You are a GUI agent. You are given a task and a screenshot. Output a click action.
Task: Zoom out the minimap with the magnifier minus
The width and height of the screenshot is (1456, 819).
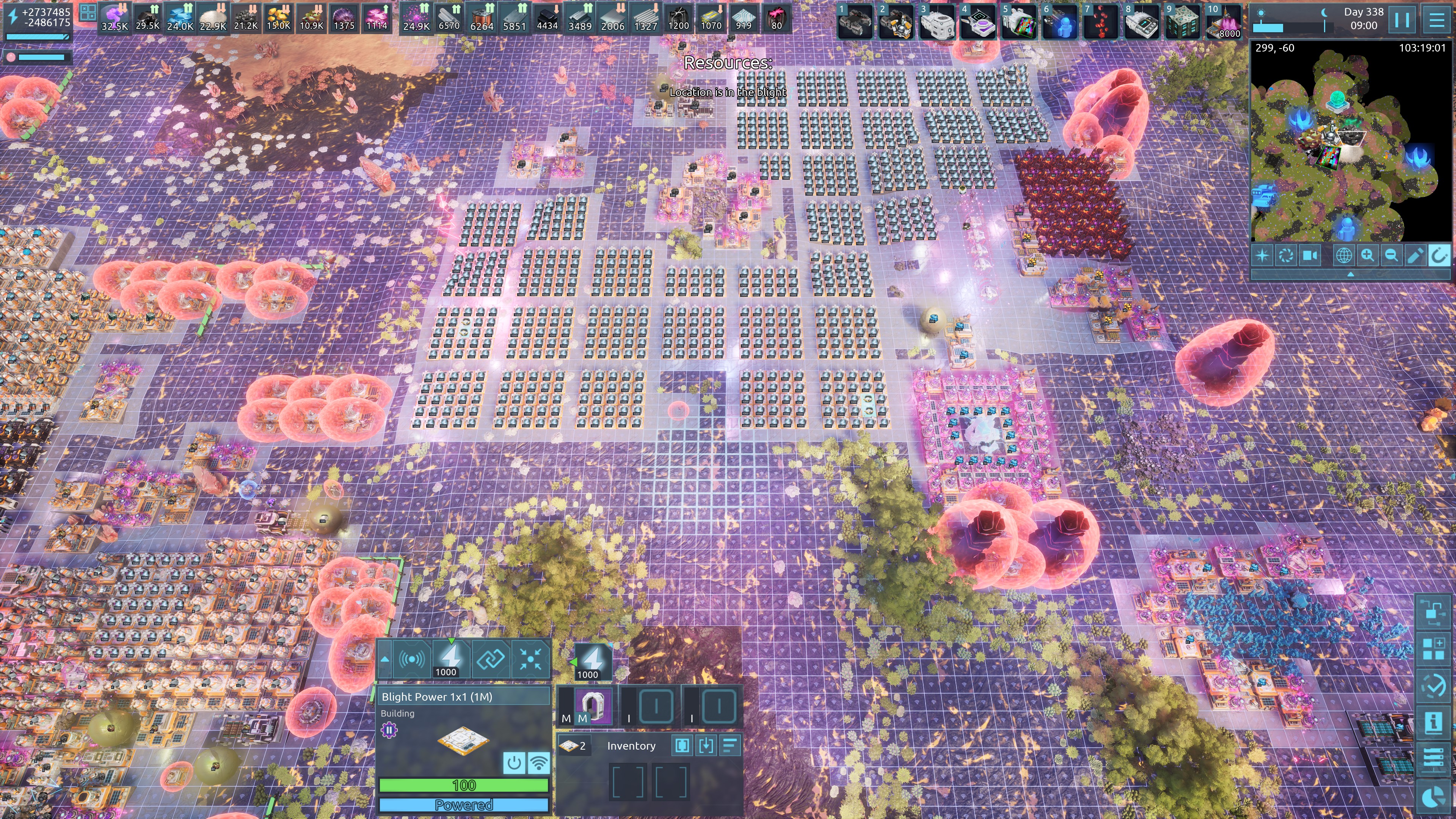(x=1391, y=256)
